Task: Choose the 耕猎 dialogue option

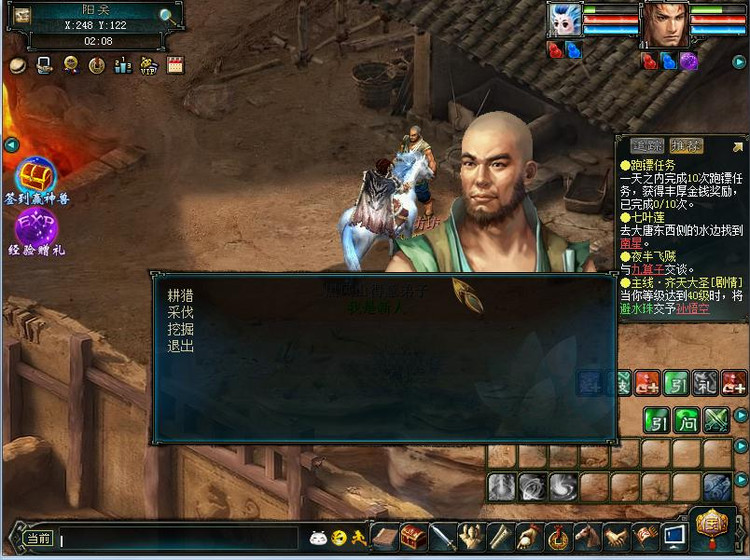Action: 181,295
